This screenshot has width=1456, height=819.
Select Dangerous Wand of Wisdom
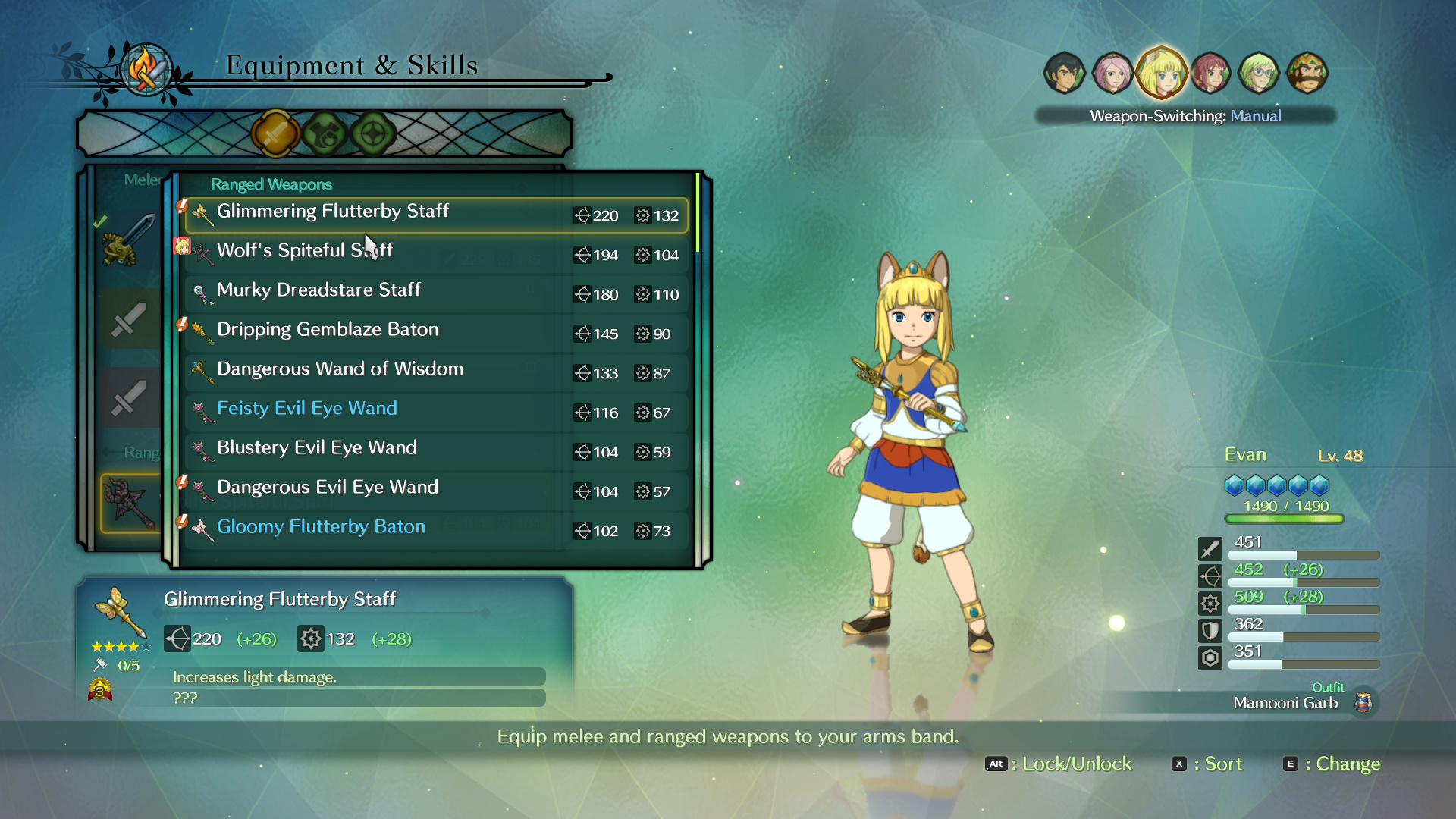436,372
